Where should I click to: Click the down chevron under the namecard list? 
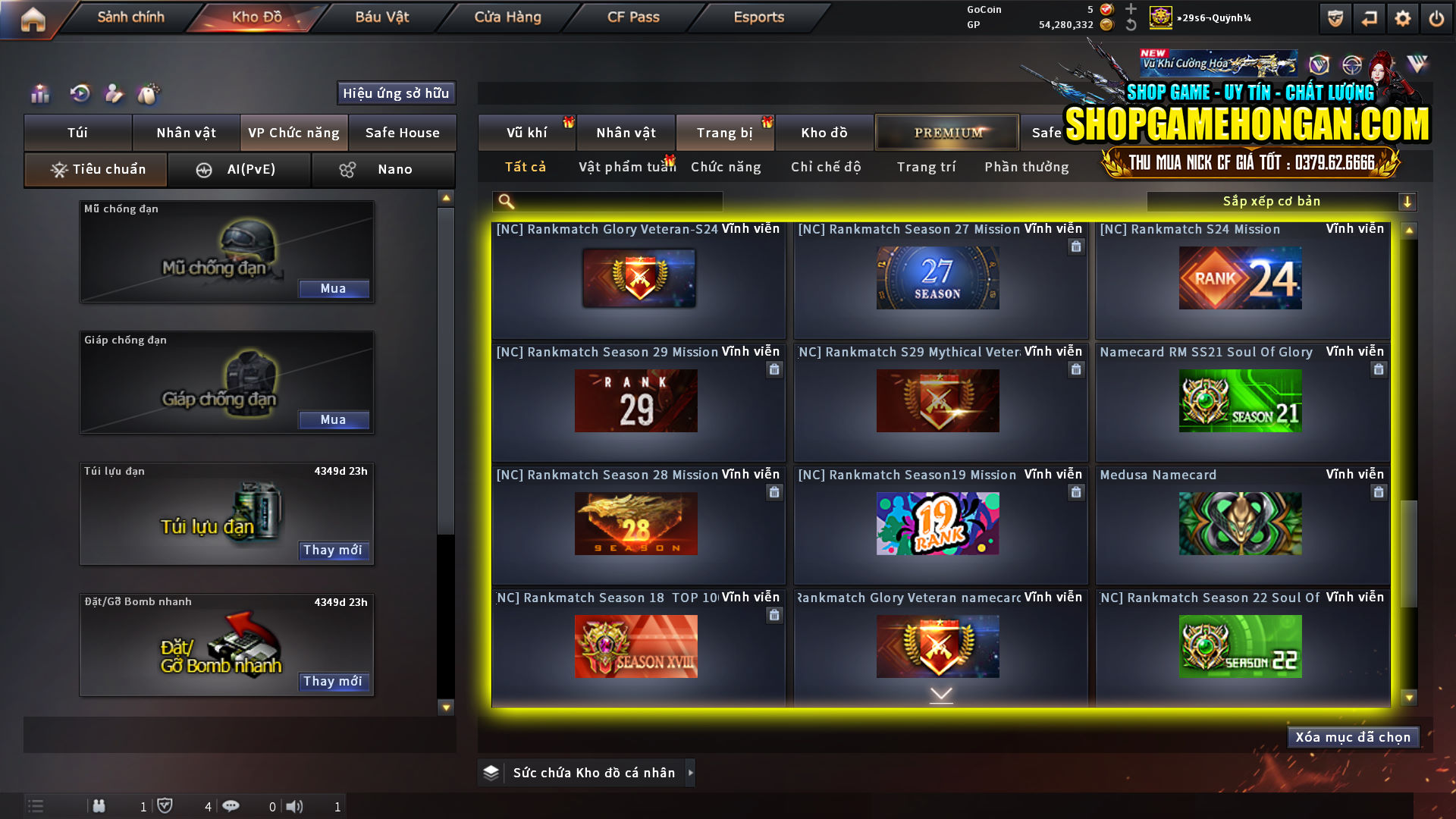point(941,694)
